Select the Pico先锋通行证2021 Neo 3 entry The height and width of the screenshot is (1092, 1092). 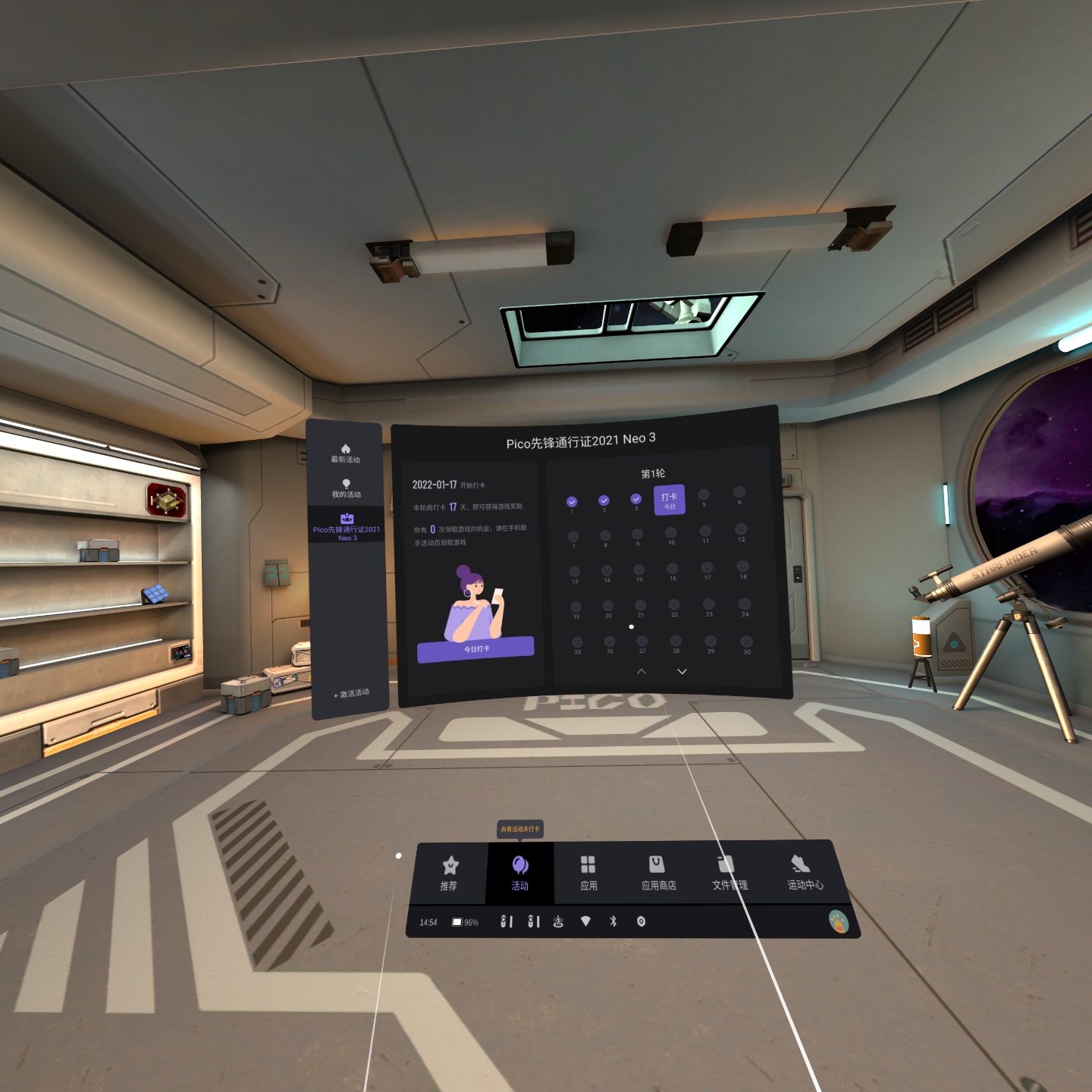click(x=347, y=526)
